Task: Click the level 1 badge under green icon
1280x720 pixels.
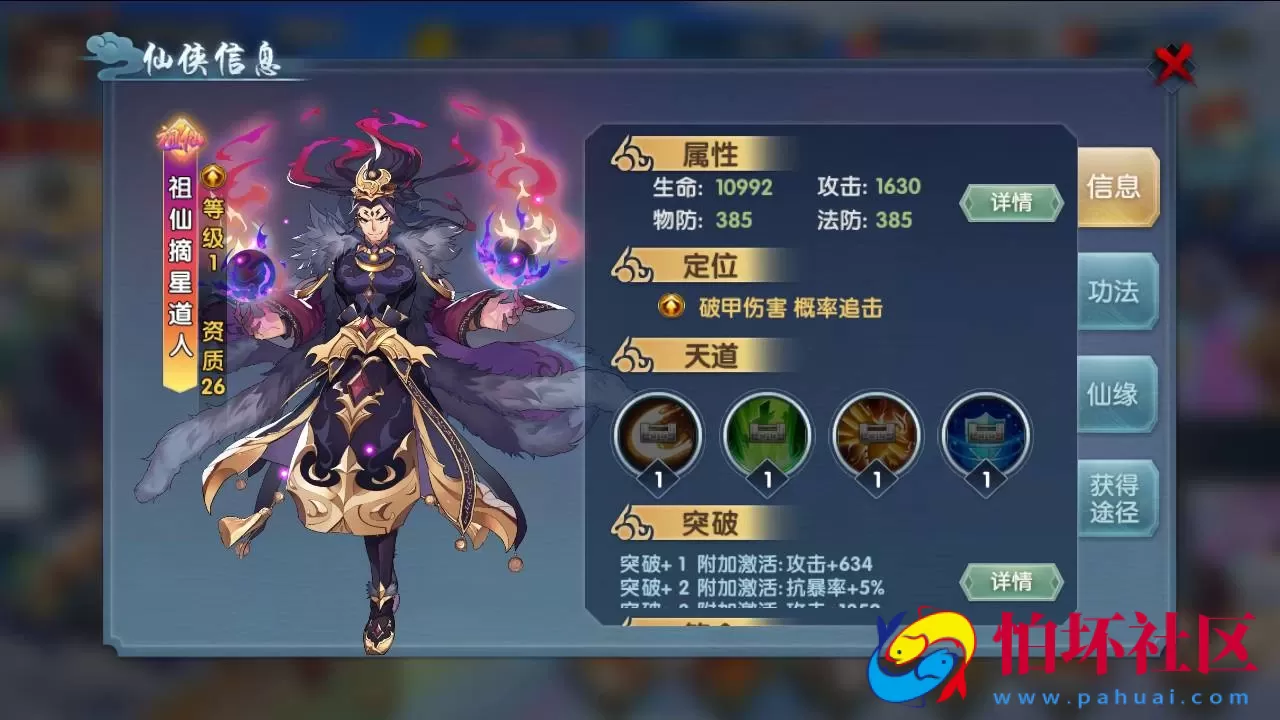Action: point(766,478)
